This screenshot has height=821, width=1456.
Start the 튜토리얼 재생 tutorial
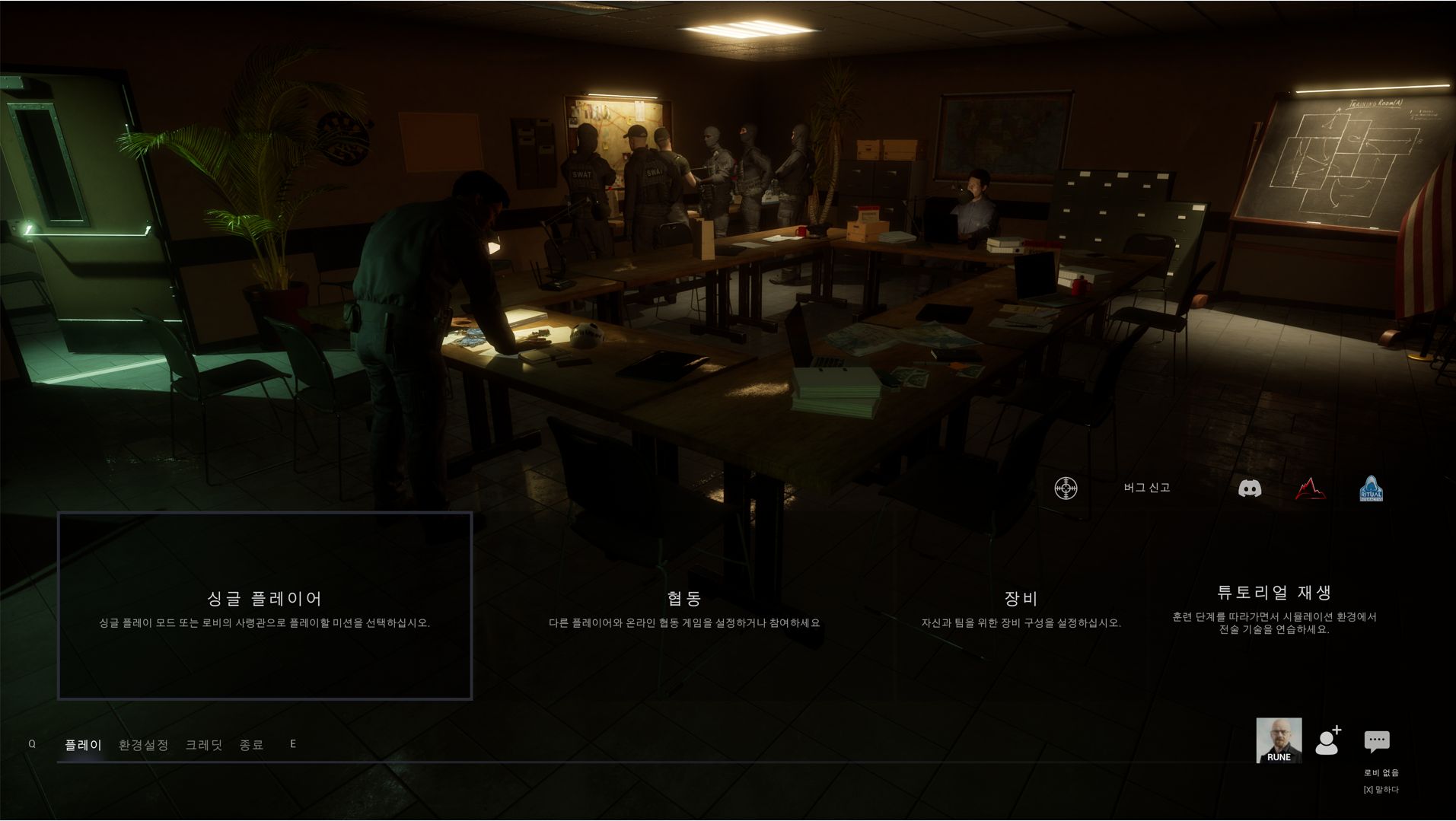click(x=1274, y=608)
